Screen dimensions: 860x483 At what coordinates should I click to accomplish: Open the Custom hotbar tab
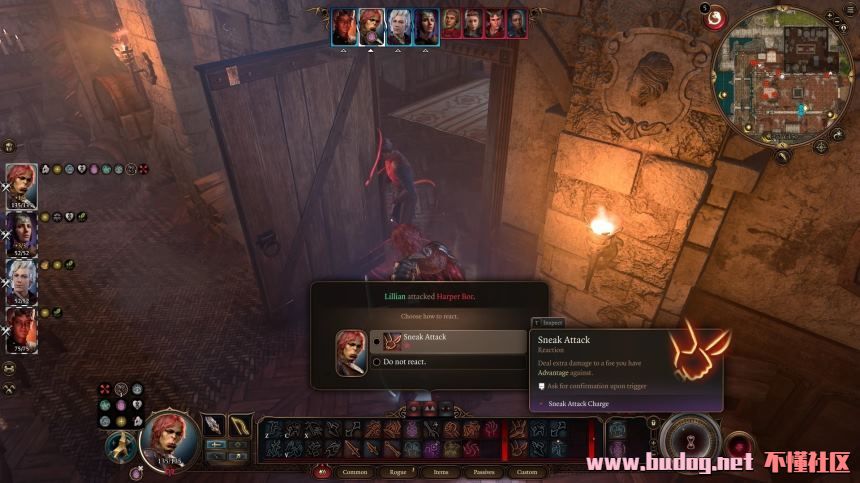(527, 471)
